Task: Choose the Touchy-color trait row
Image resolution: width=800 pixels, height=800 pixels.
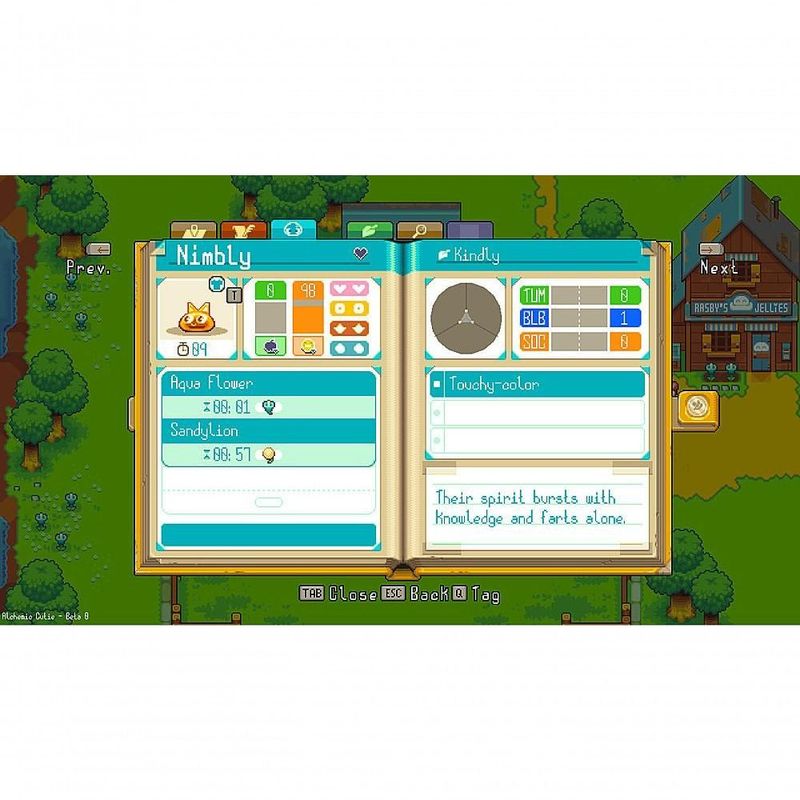Action: 537,384
